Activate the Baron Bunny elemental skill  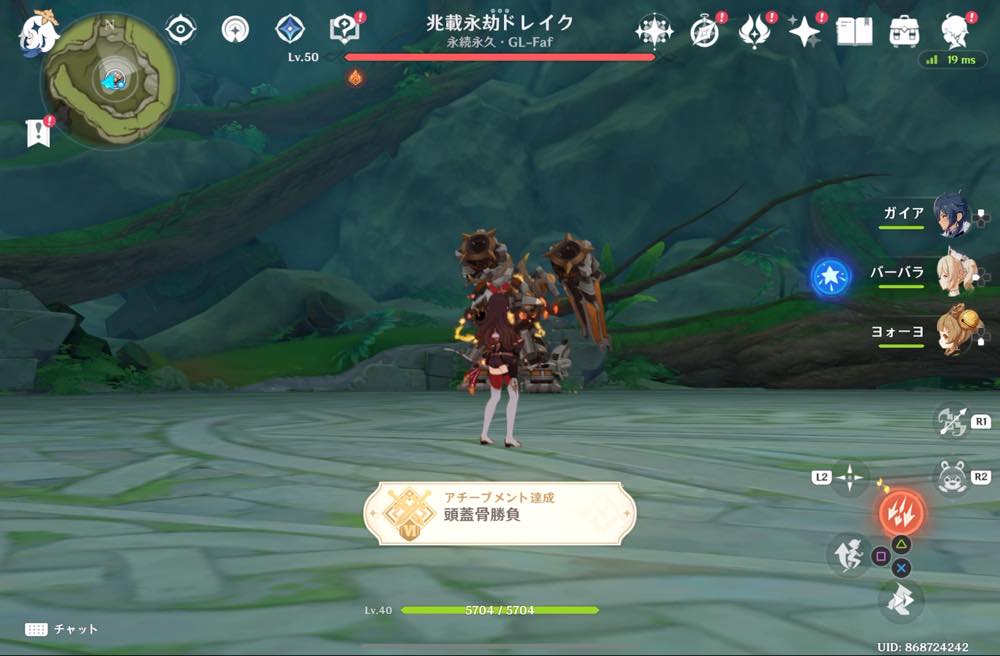952,476
